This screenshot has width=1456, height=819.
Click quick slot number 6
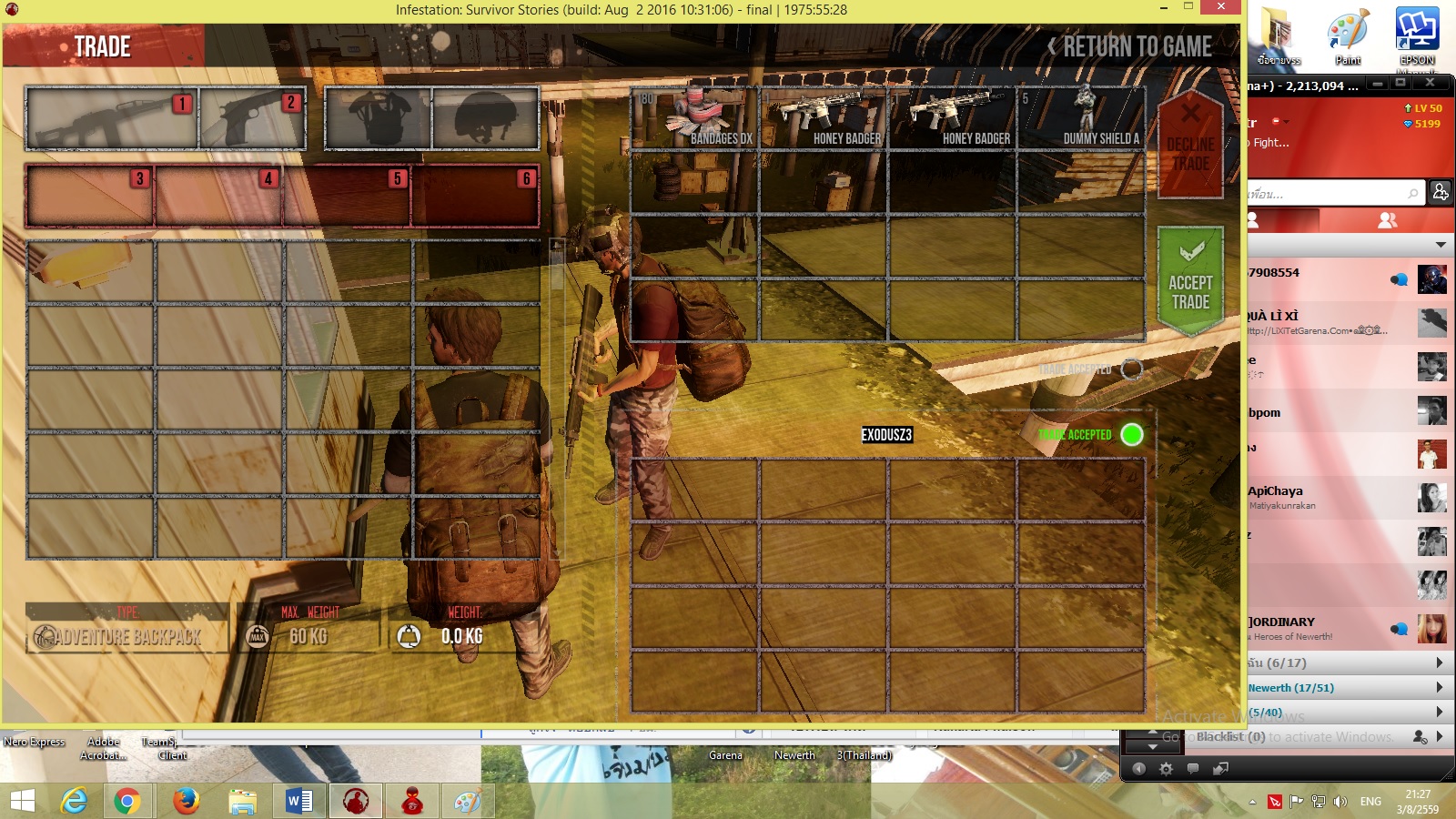(x=476, y=196)
